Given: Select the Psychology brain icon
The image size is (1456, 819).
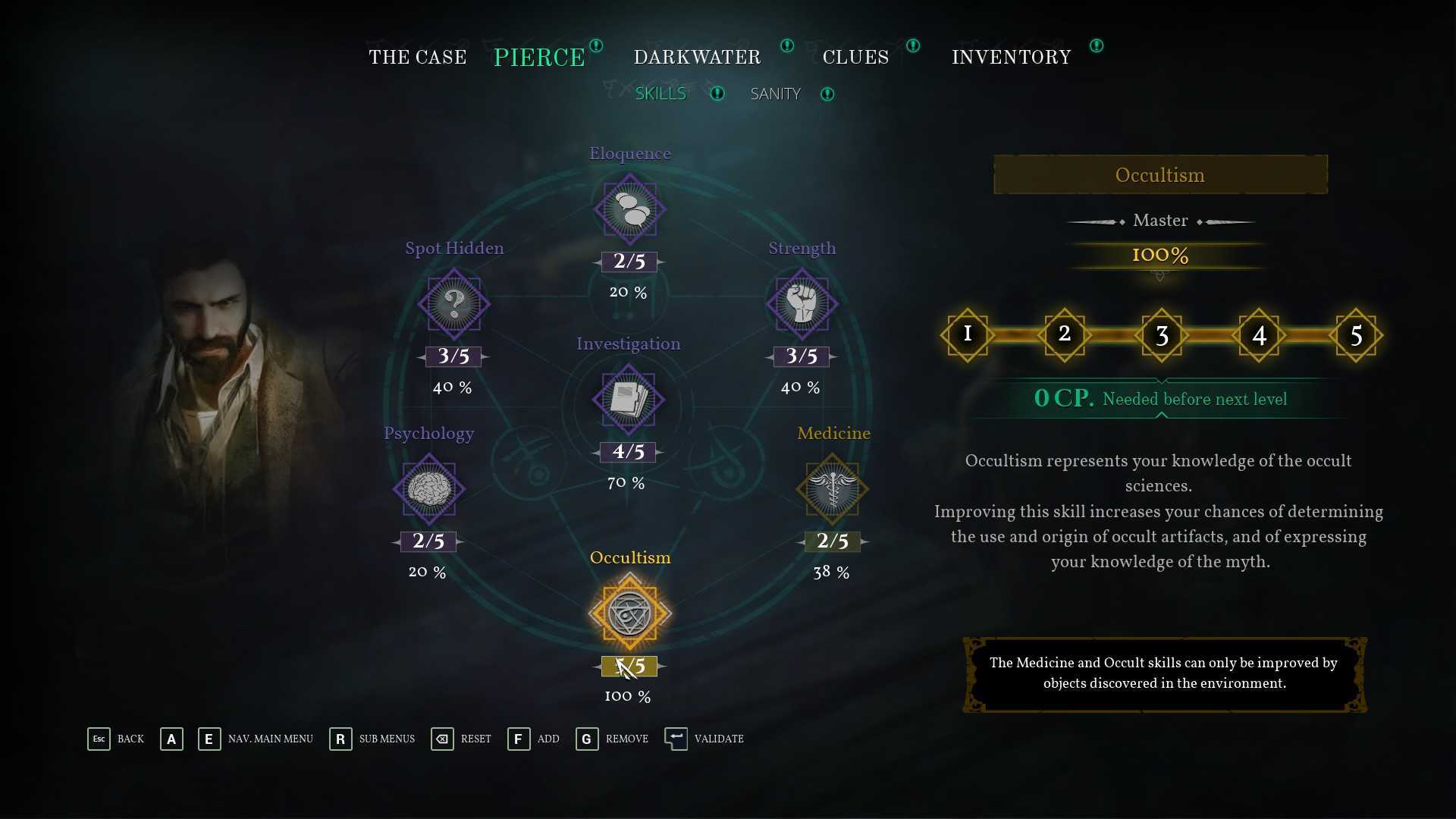Looking at the screenshot, I should tap(429, 489).
